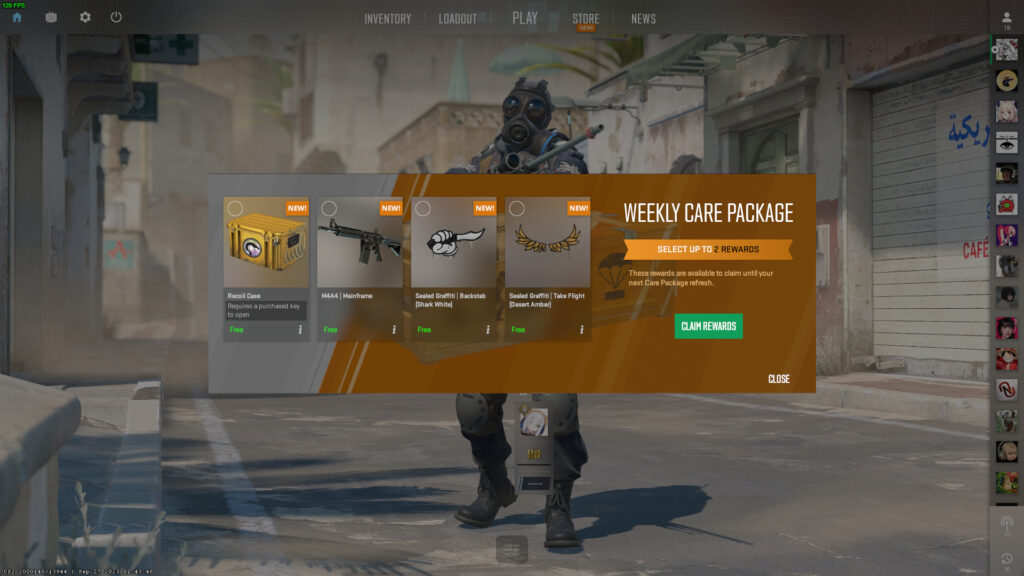The image size is (1024, 576).
Task: Go to the home screen icon
Action: (17, 17)
